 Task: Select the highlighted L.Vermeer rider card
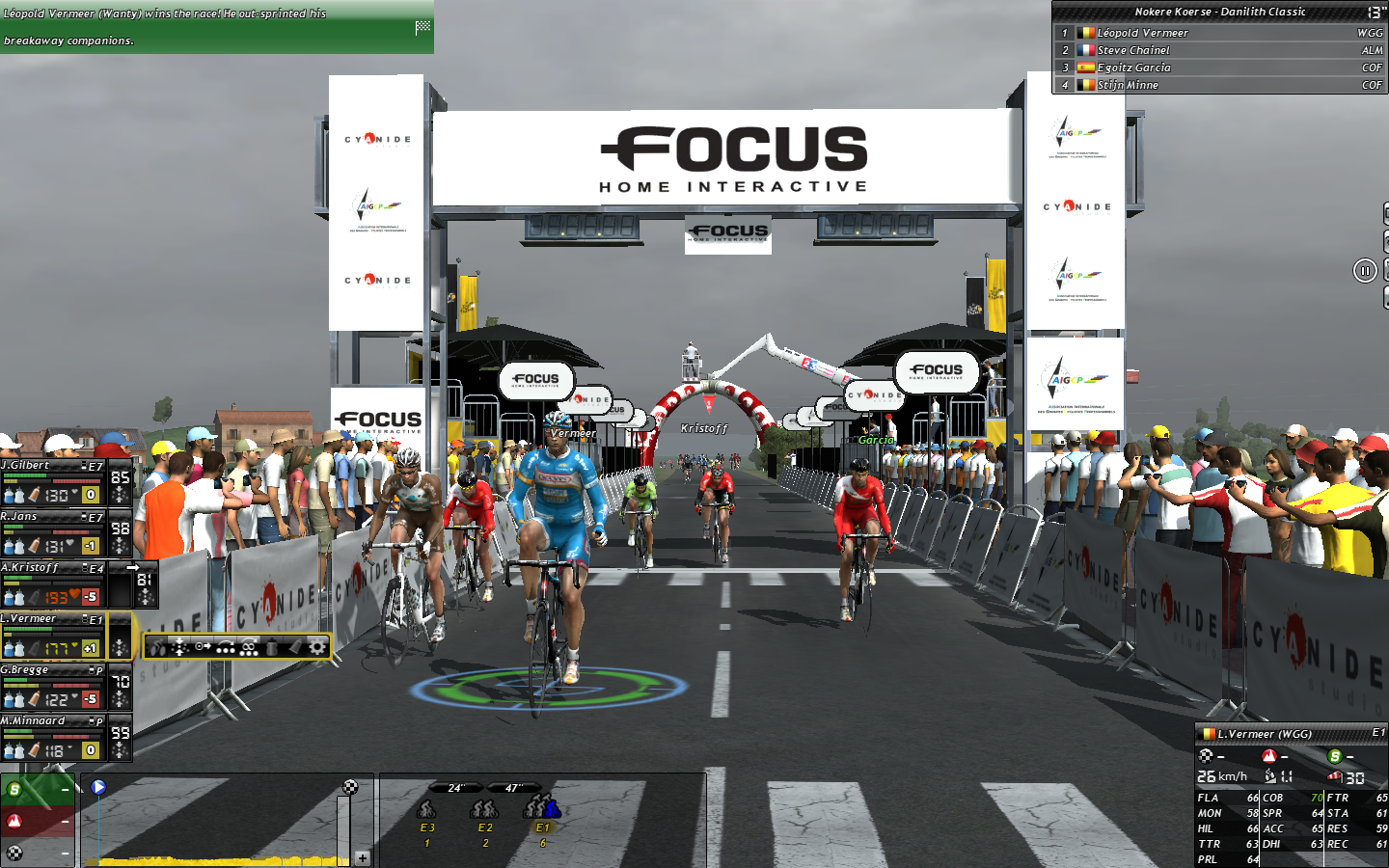pos(53,634)
